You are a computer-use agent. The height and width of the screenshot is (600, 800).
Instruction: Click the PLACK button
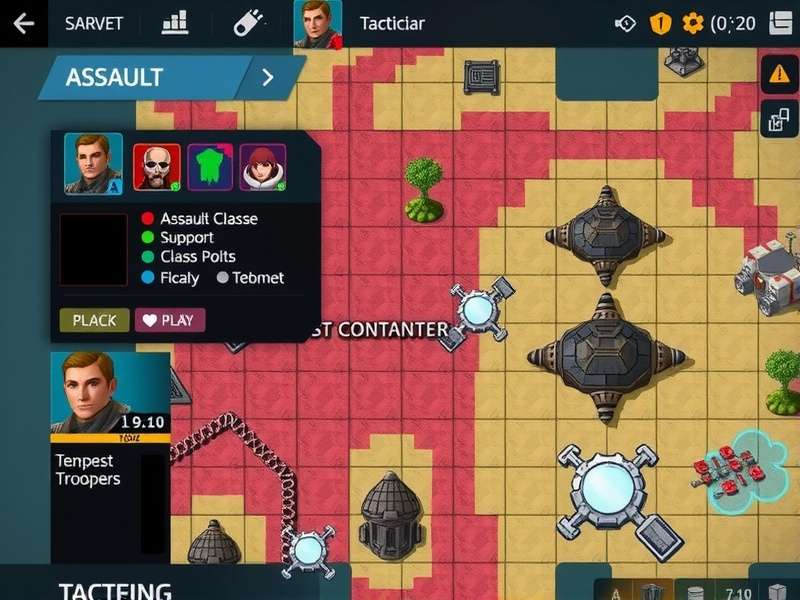coord(94,320)
